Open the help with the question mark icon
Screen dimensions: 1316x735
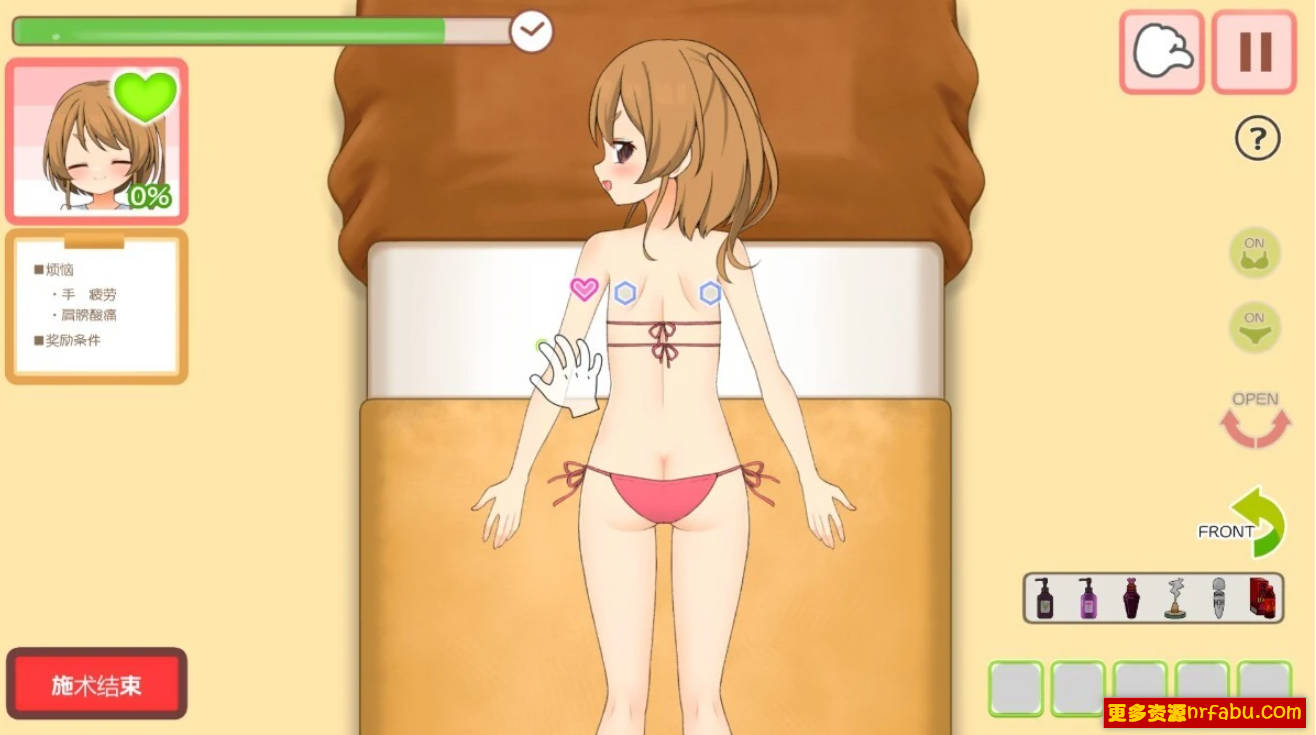click(x=1255, y=140)
